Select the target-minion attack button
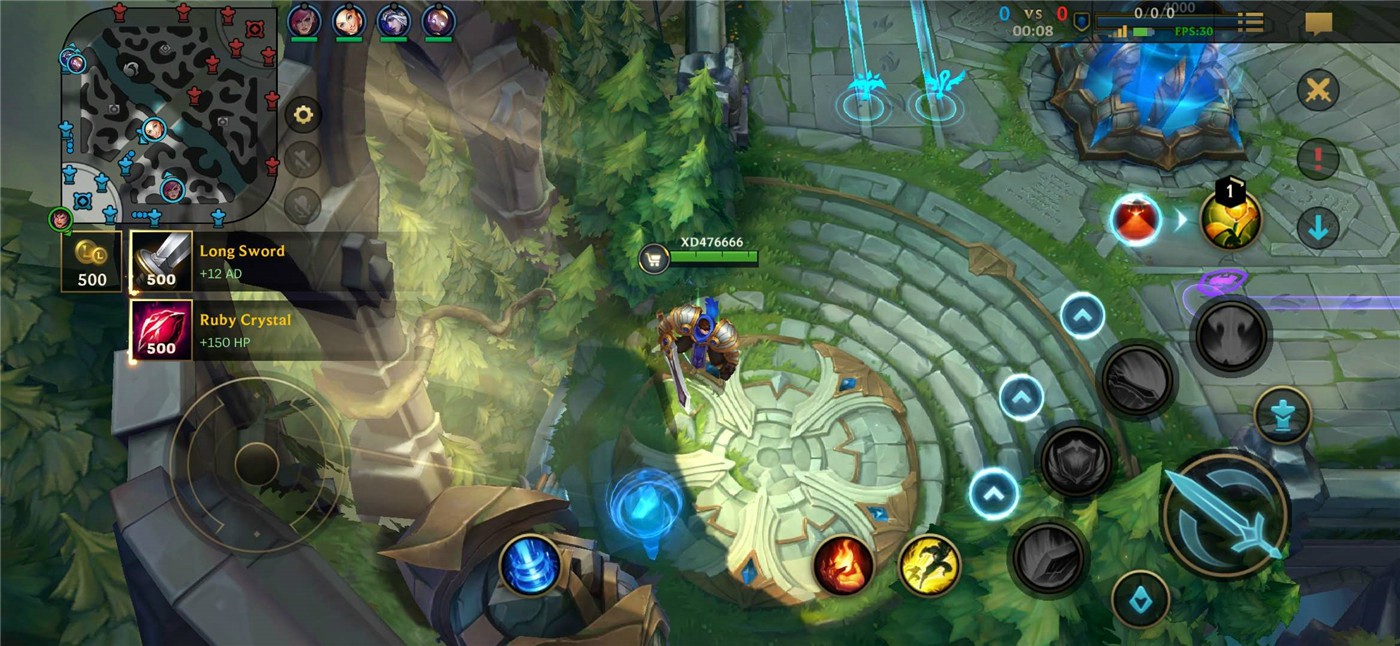The image size is (1400, 646). (x=1140, y=600)
